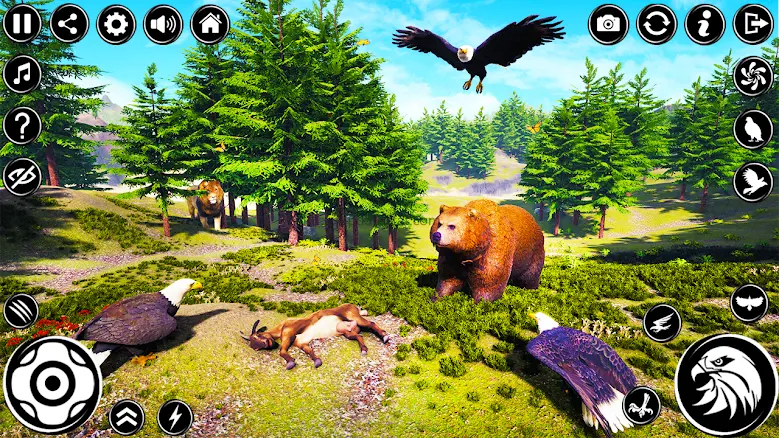Attack with the large eagle head button
Screen dimensions: 779x438
[726, 384]
